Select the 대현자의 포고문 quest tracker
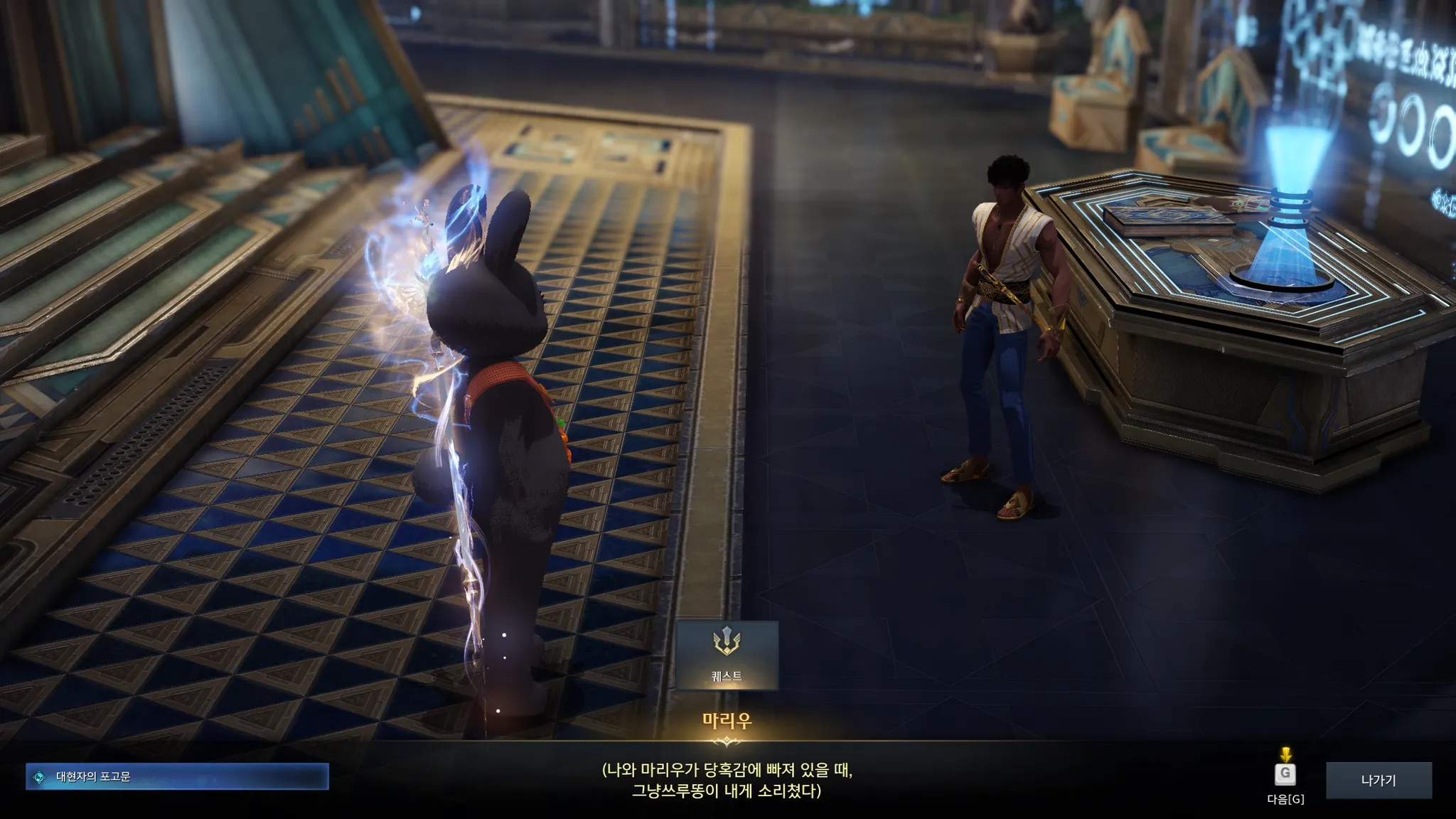The image size is (1456, 819). point(177,777)
